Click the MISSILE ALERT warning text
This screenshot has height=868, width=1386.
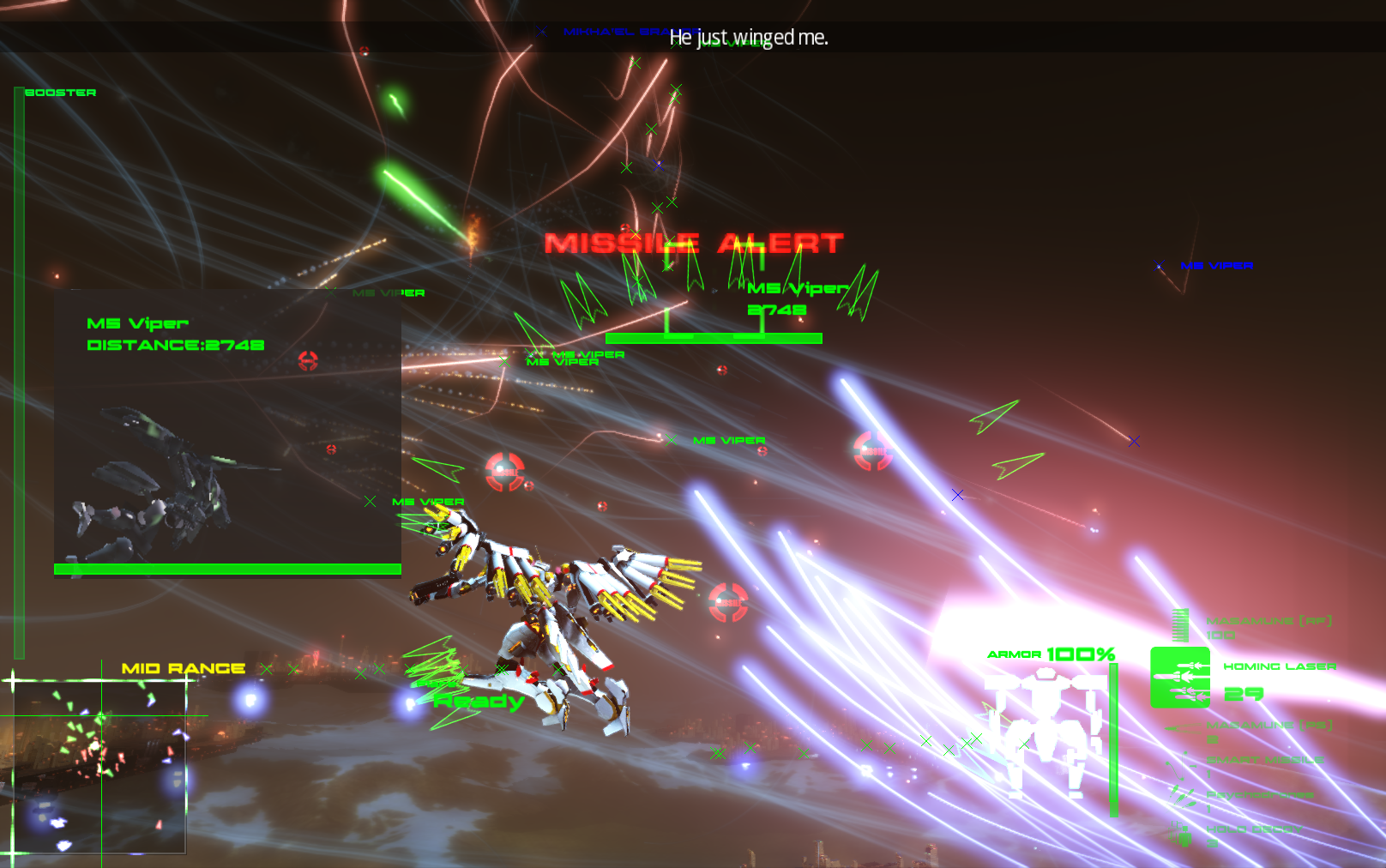[693, 243]
